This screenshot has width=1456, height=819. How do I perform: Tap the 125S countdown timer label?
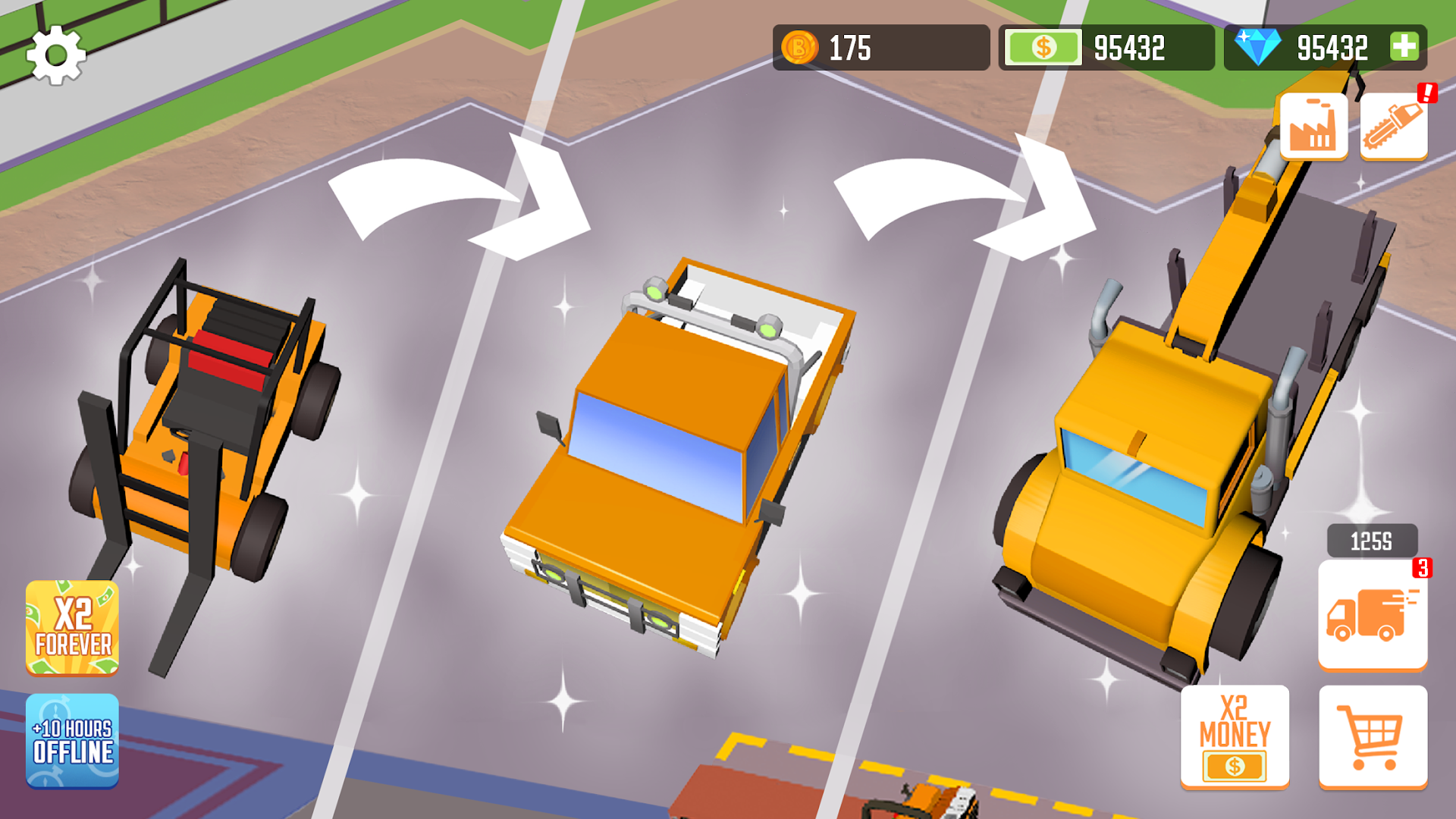[1371, 538]
